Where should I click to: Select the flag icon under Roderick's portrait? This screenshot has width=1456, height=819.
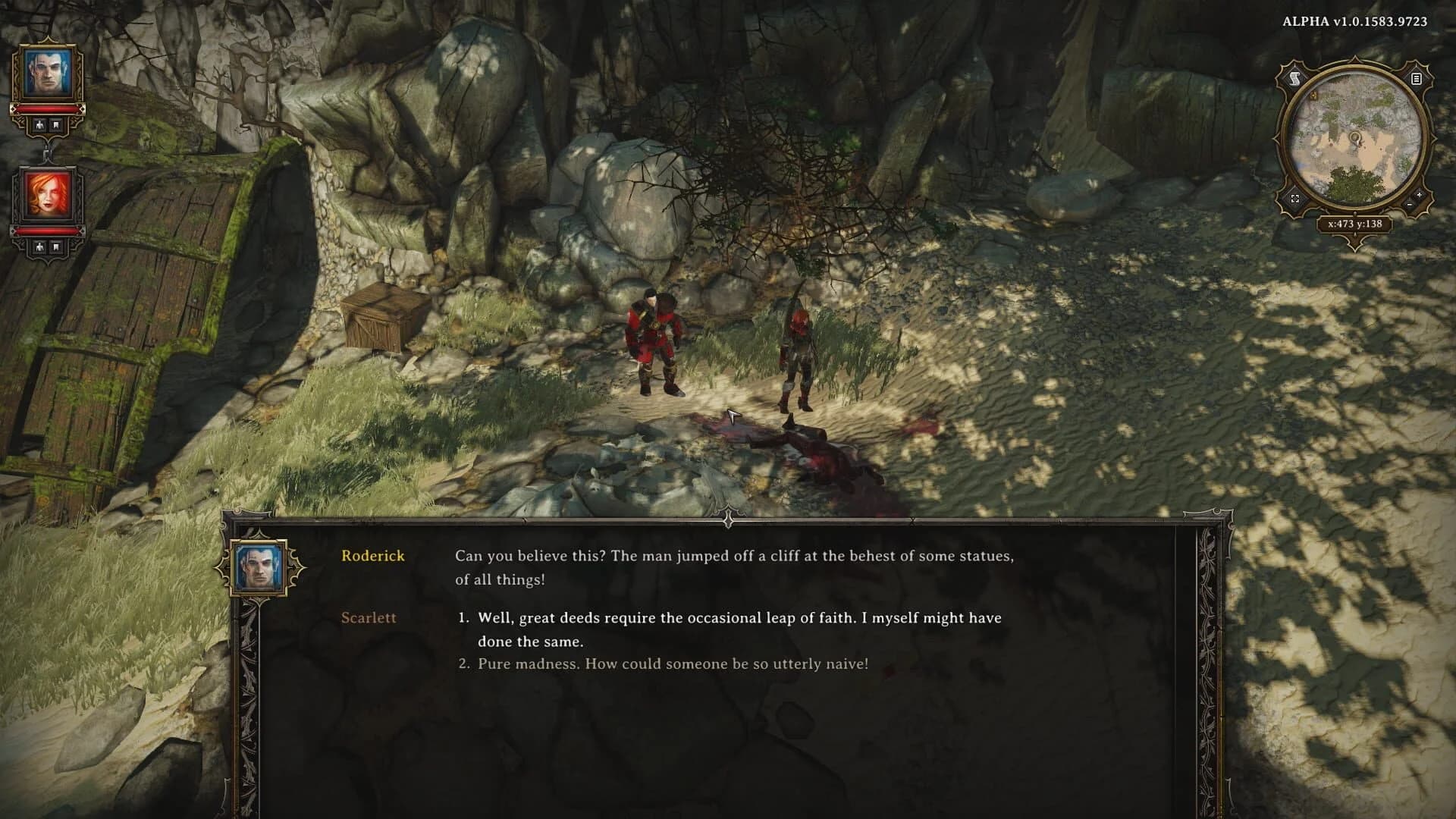[55, 124]
